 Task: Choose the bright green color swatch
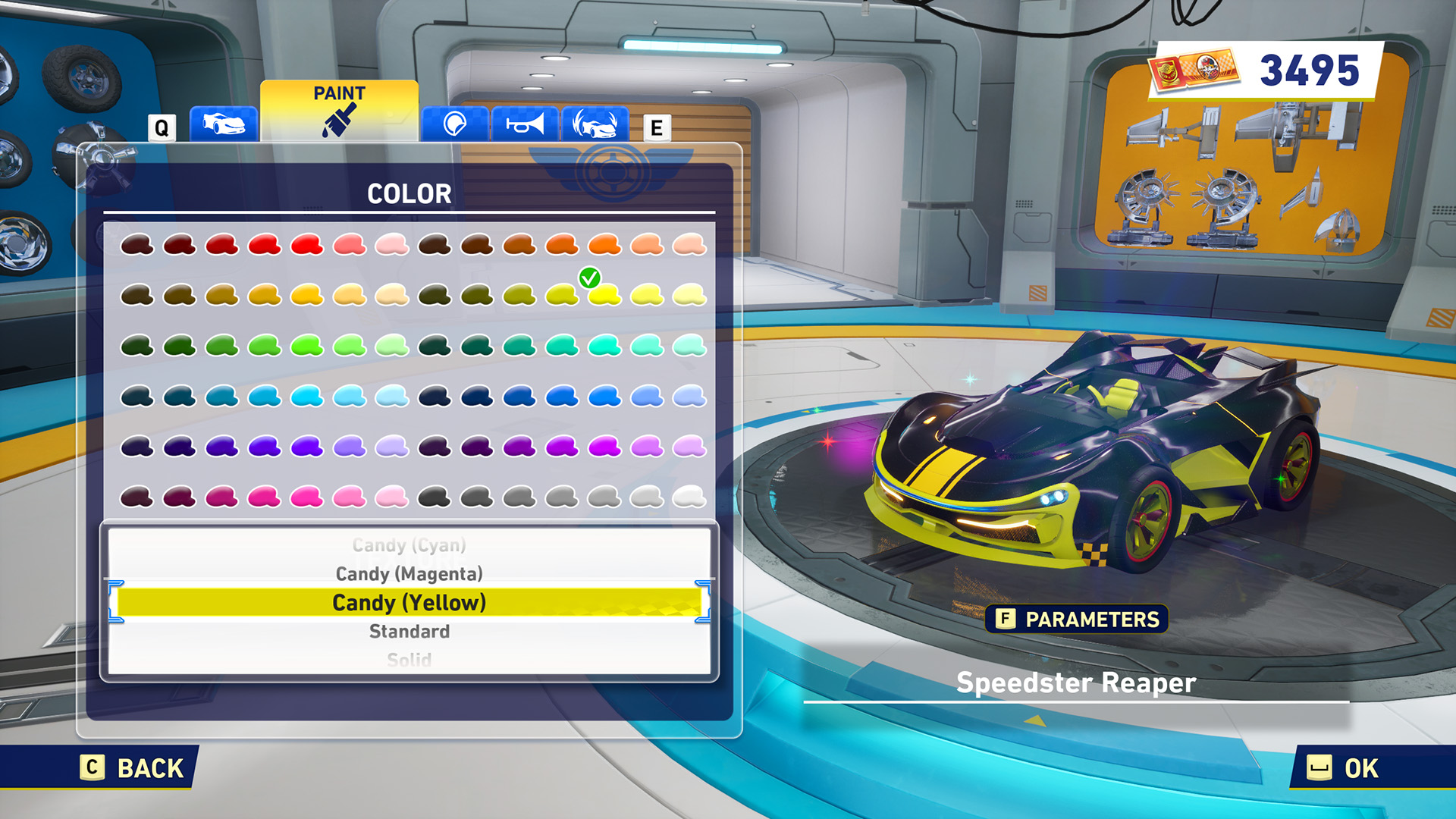pyautogui.click(x=307, y=346)
